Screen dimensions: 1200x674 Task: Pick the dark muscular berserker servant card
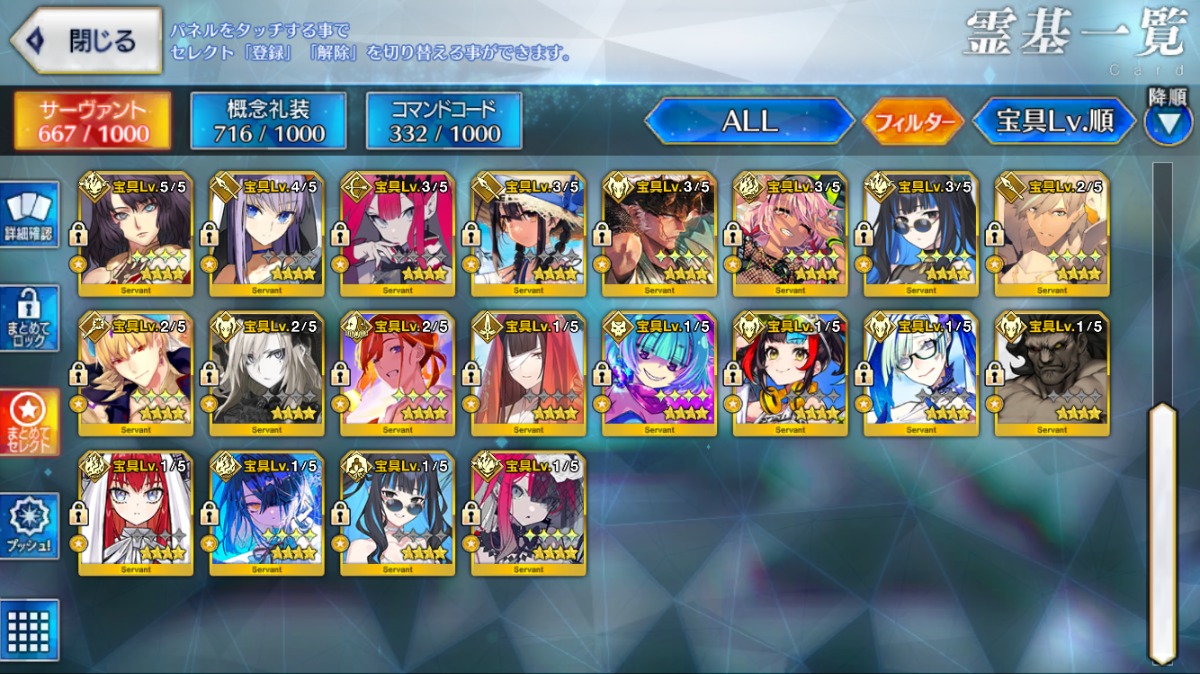pos(1052,375)
